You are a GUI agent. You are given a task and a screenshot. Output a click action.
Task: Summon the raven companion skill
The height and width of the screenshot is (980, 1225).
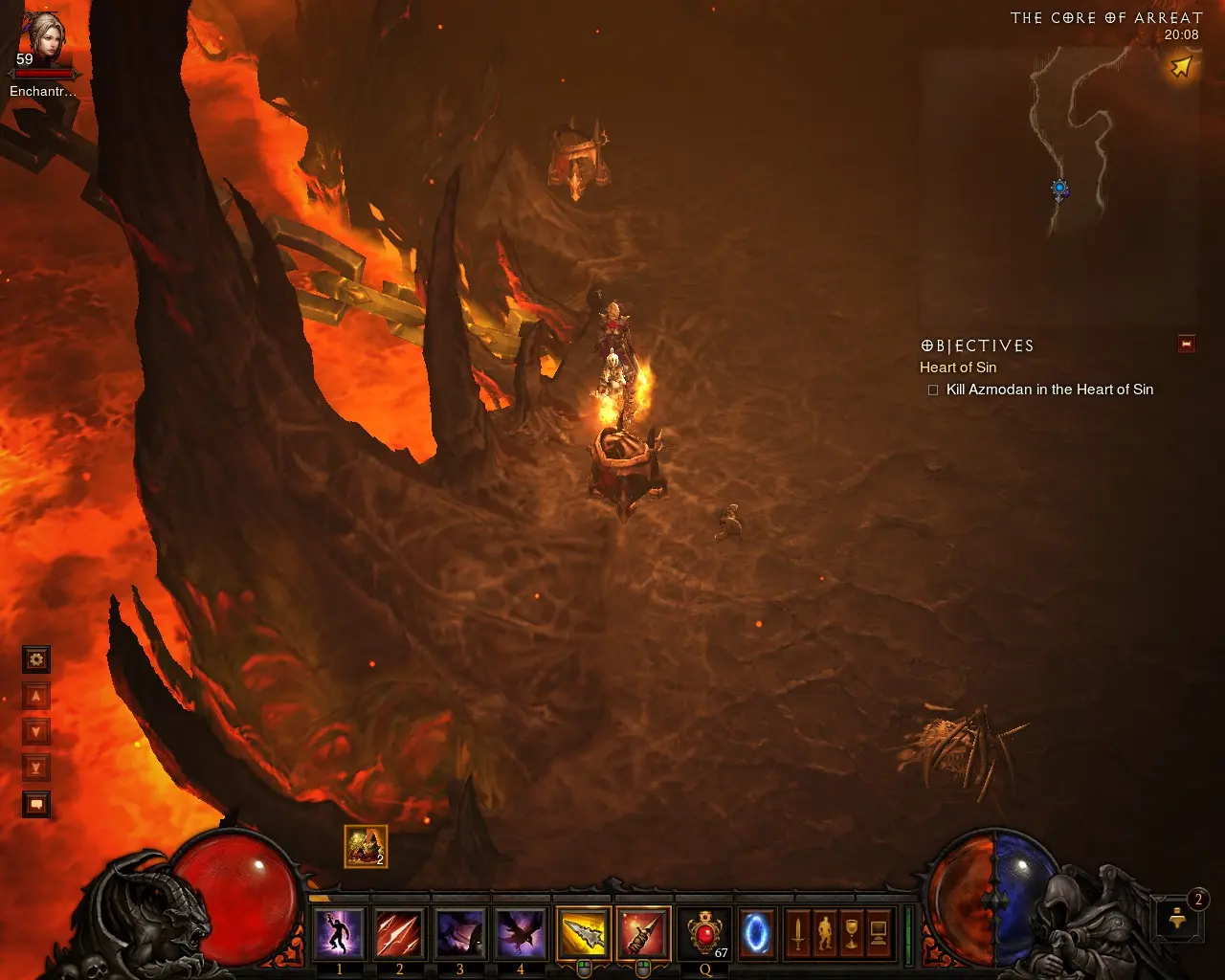[520, 933]
